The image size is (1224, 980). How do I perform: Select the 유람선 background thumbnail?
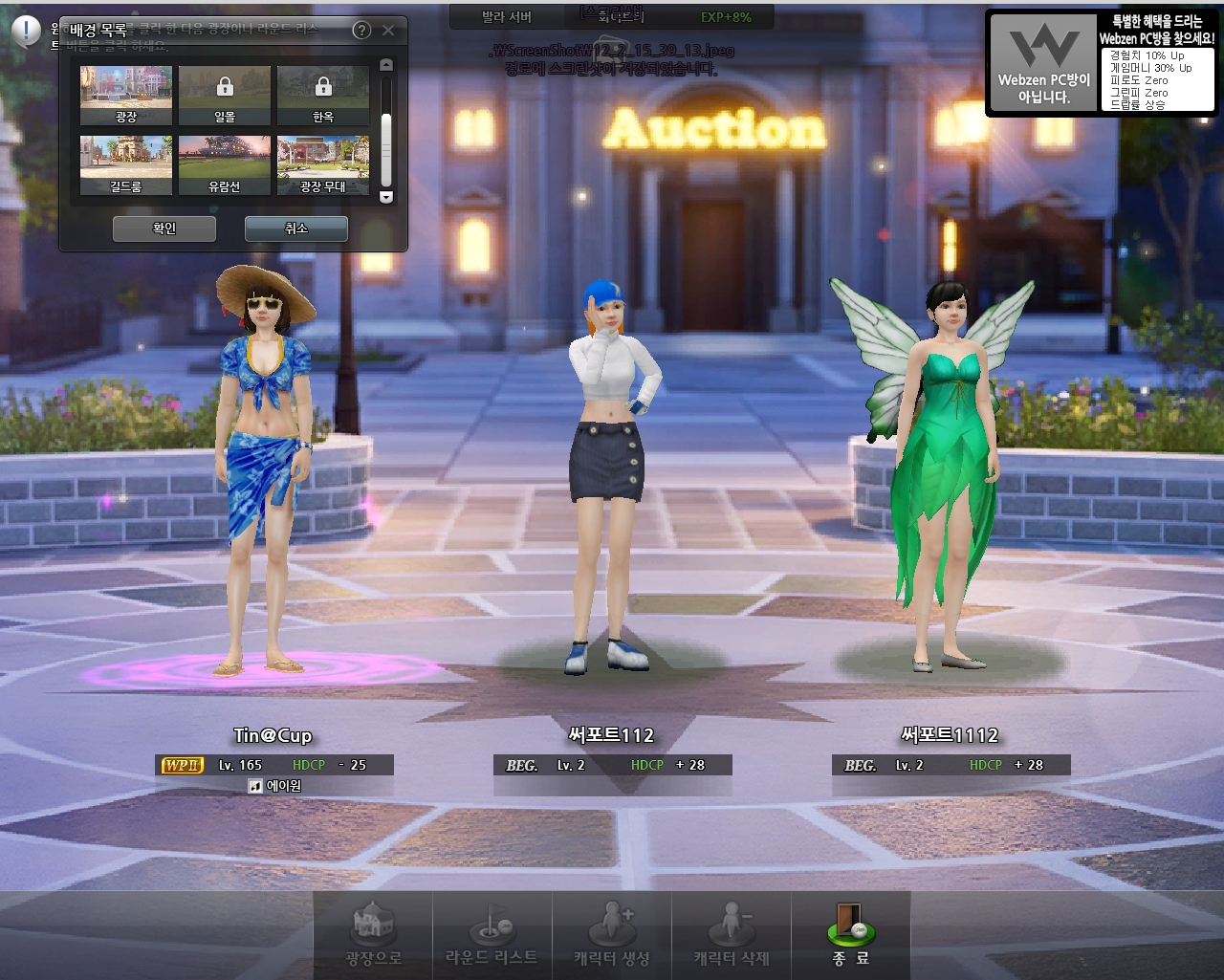click(x=225, y=164)
